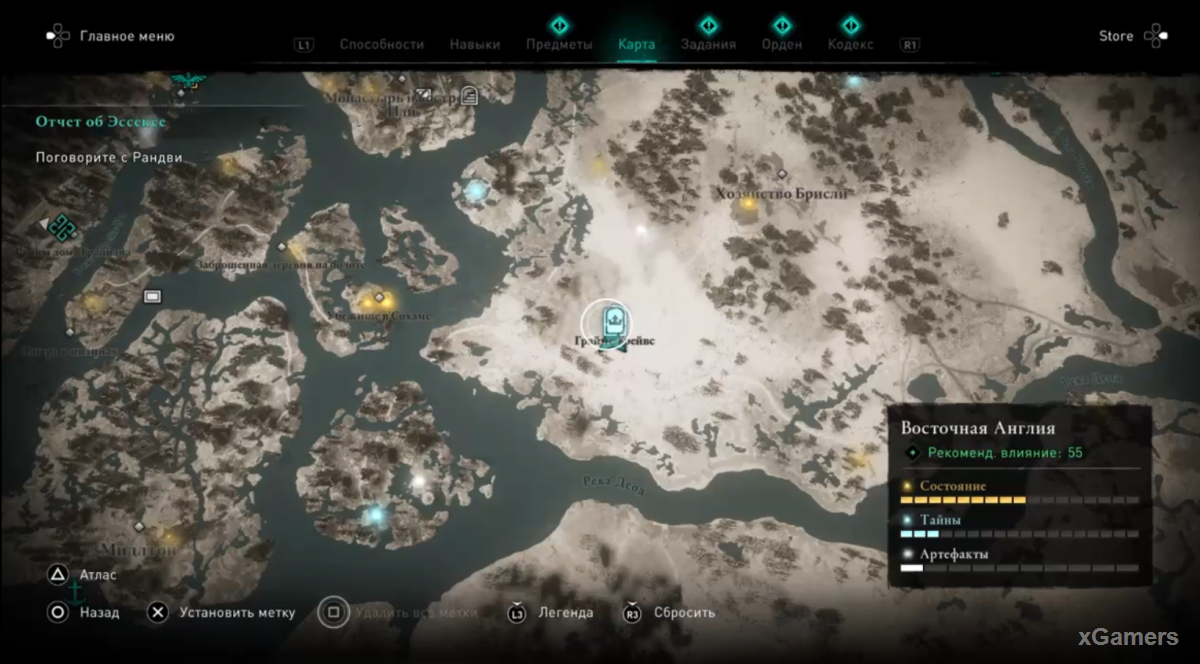Viewport: 1200px width, 664px height.
Task: Choose Сбросить to reset the map
Action: (x=684, y=612)
